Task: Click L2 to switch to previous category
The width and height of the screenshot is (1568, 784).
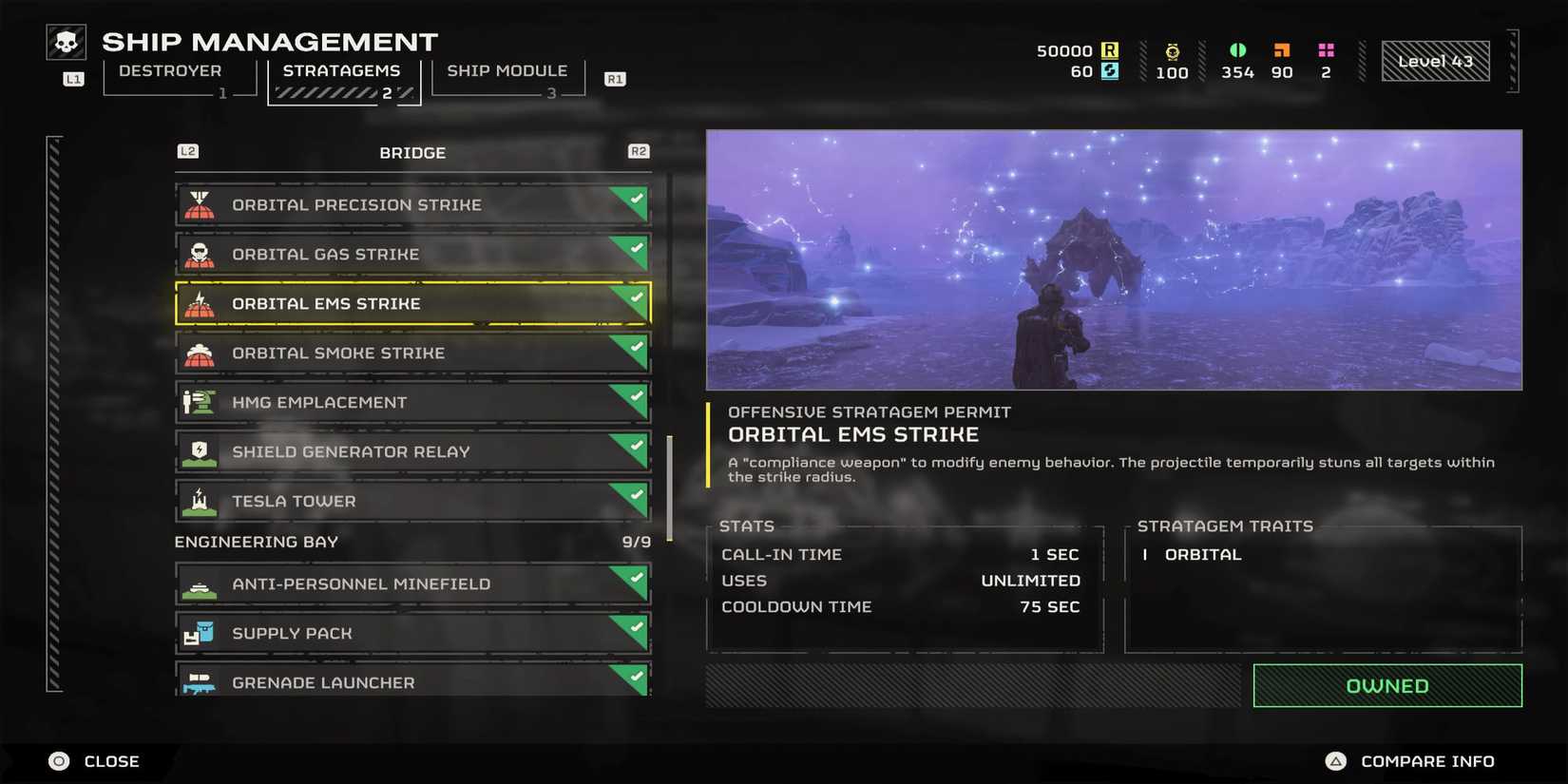Action: pos(186,151)
